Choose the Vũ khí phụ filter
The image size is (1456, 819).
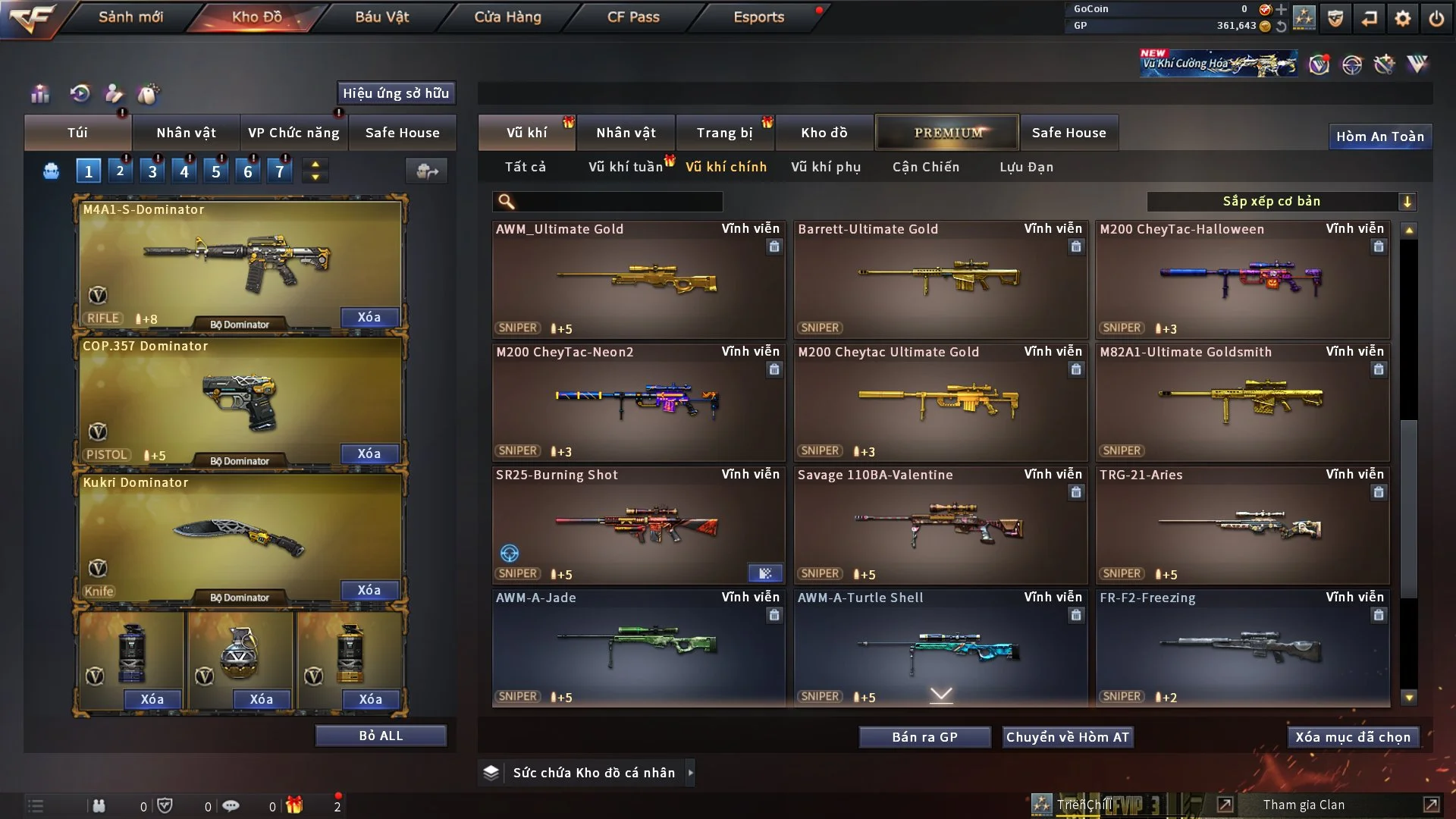tap(825, 167)
